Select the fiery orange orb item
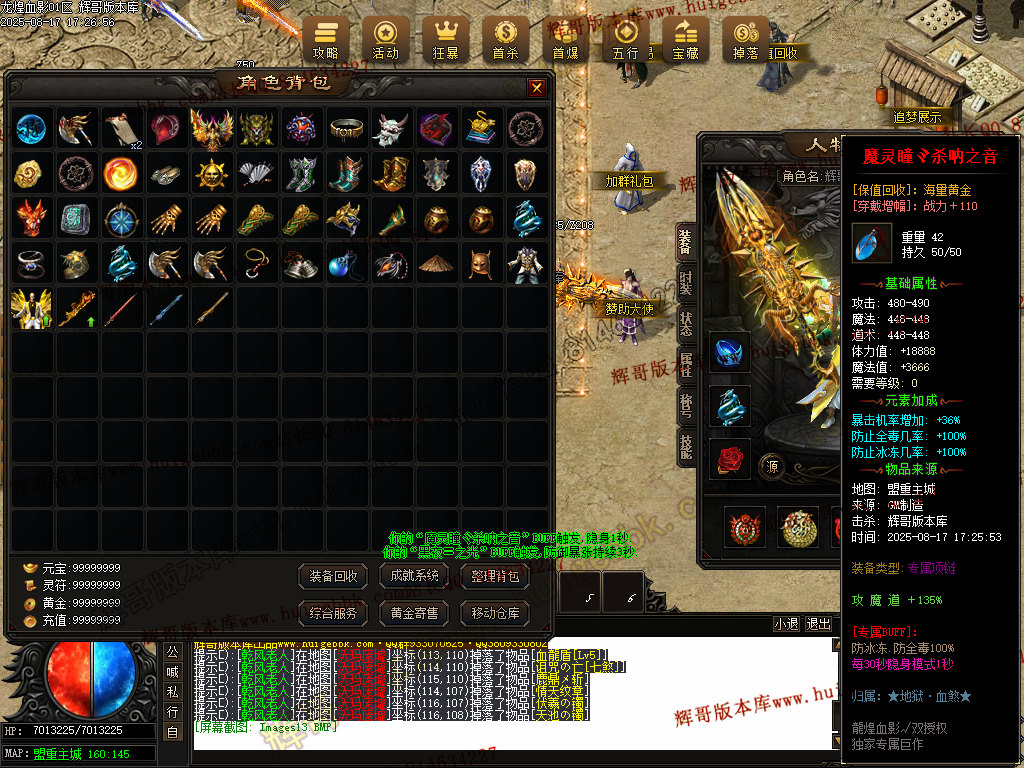The height and width of the screenshot is (768, 1024). click(x=120, y=174)
